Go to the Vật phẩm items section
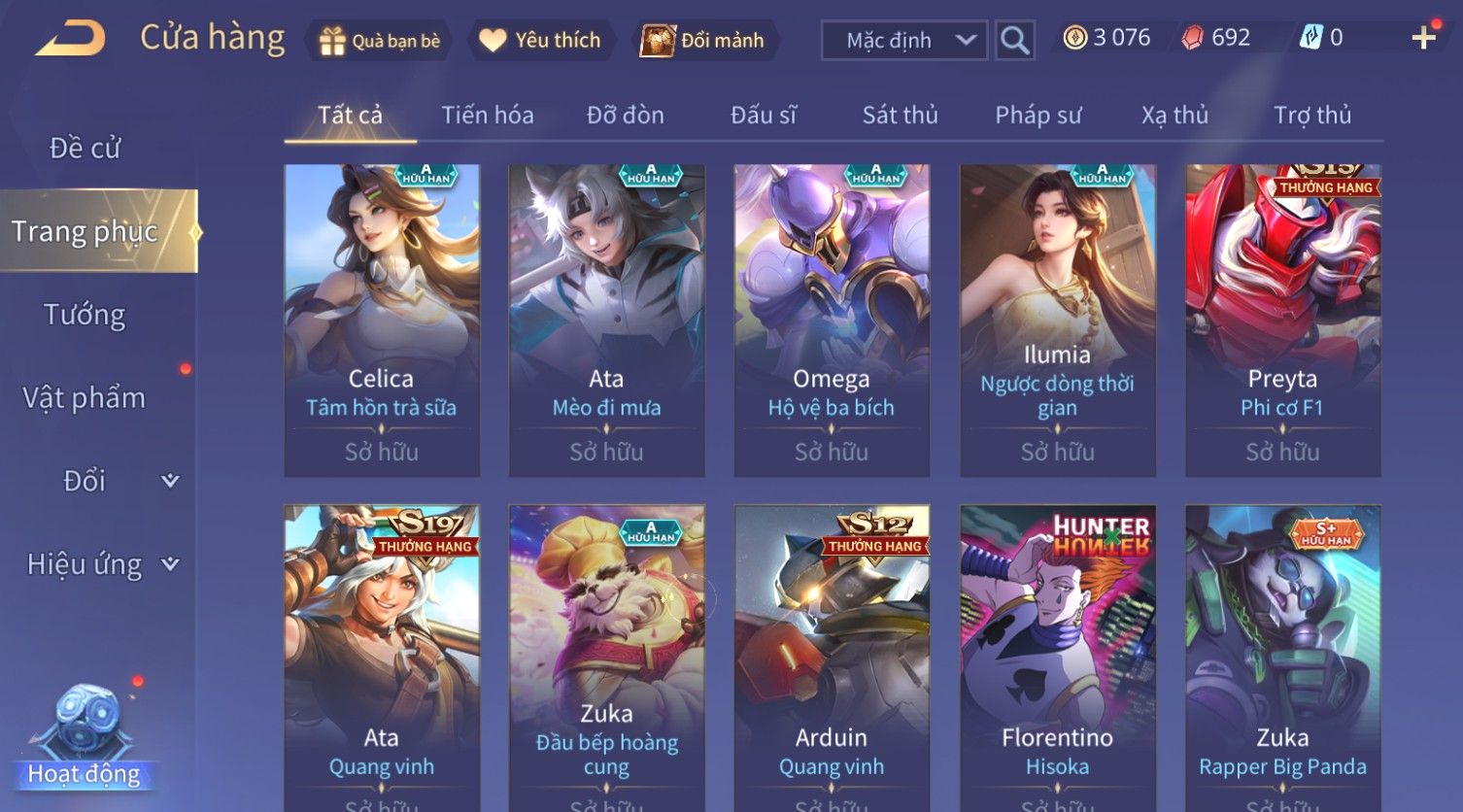This screenshot has height=812, width=1463. click(x=85, y=398)
